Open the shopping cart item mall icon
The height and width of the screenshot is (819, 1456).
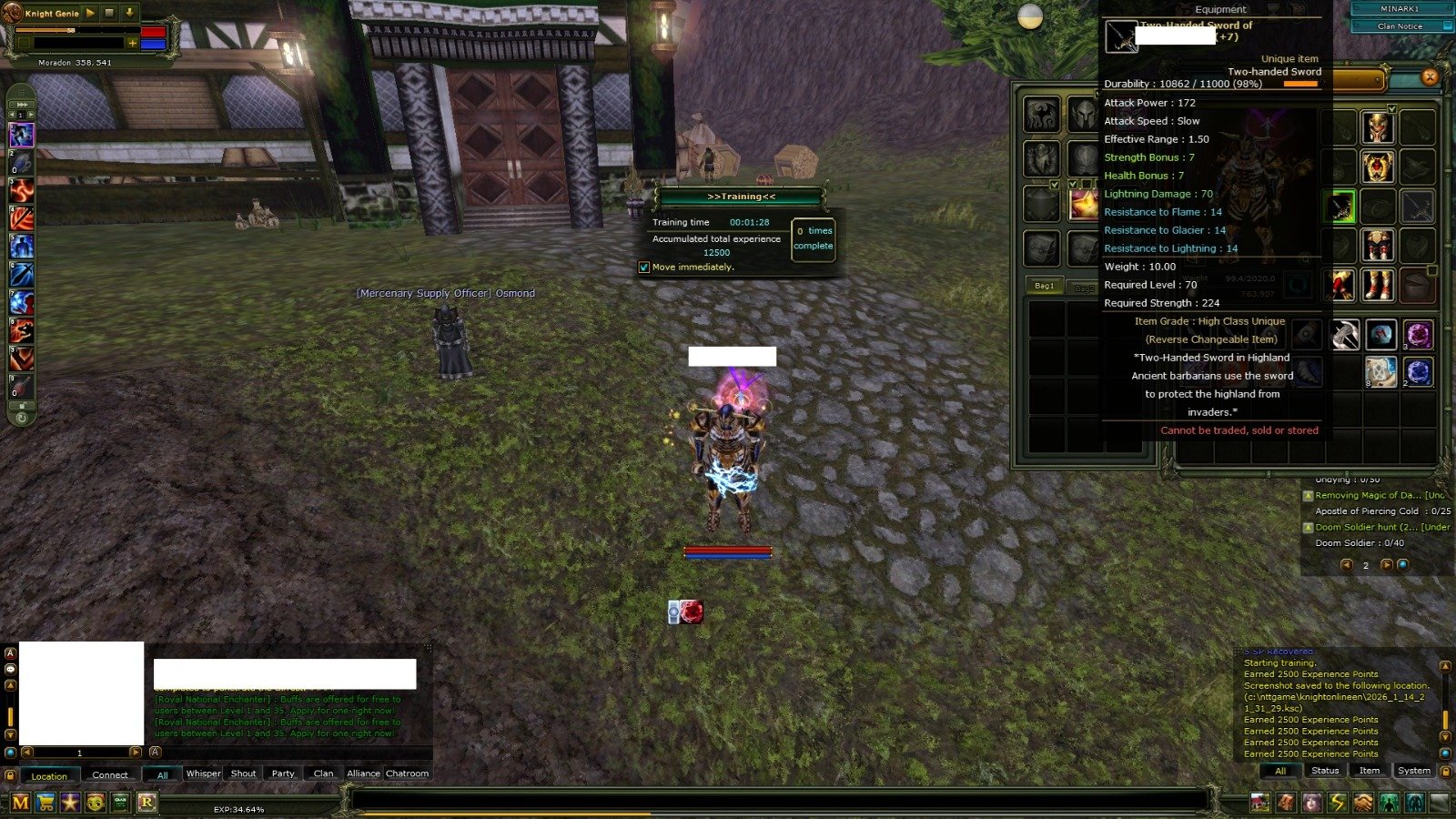[x=45, y=803]
